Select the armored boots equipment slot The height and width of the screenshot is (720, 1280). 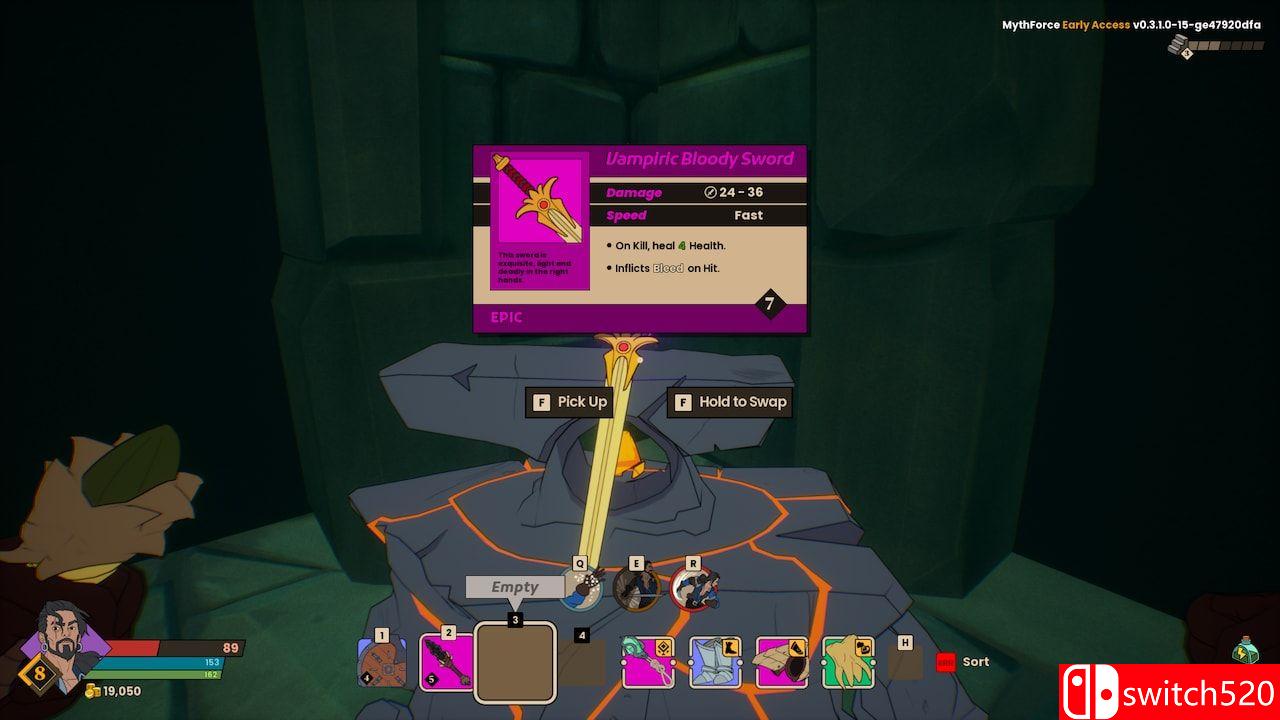tap(714, 662)
